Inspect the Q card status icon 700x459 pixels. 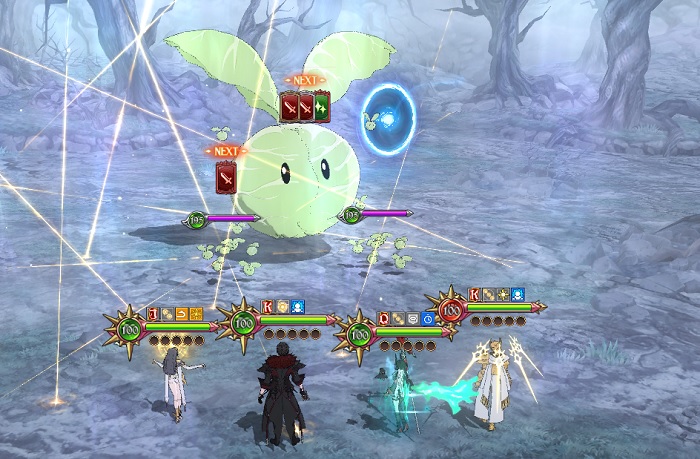coord(383,319)
